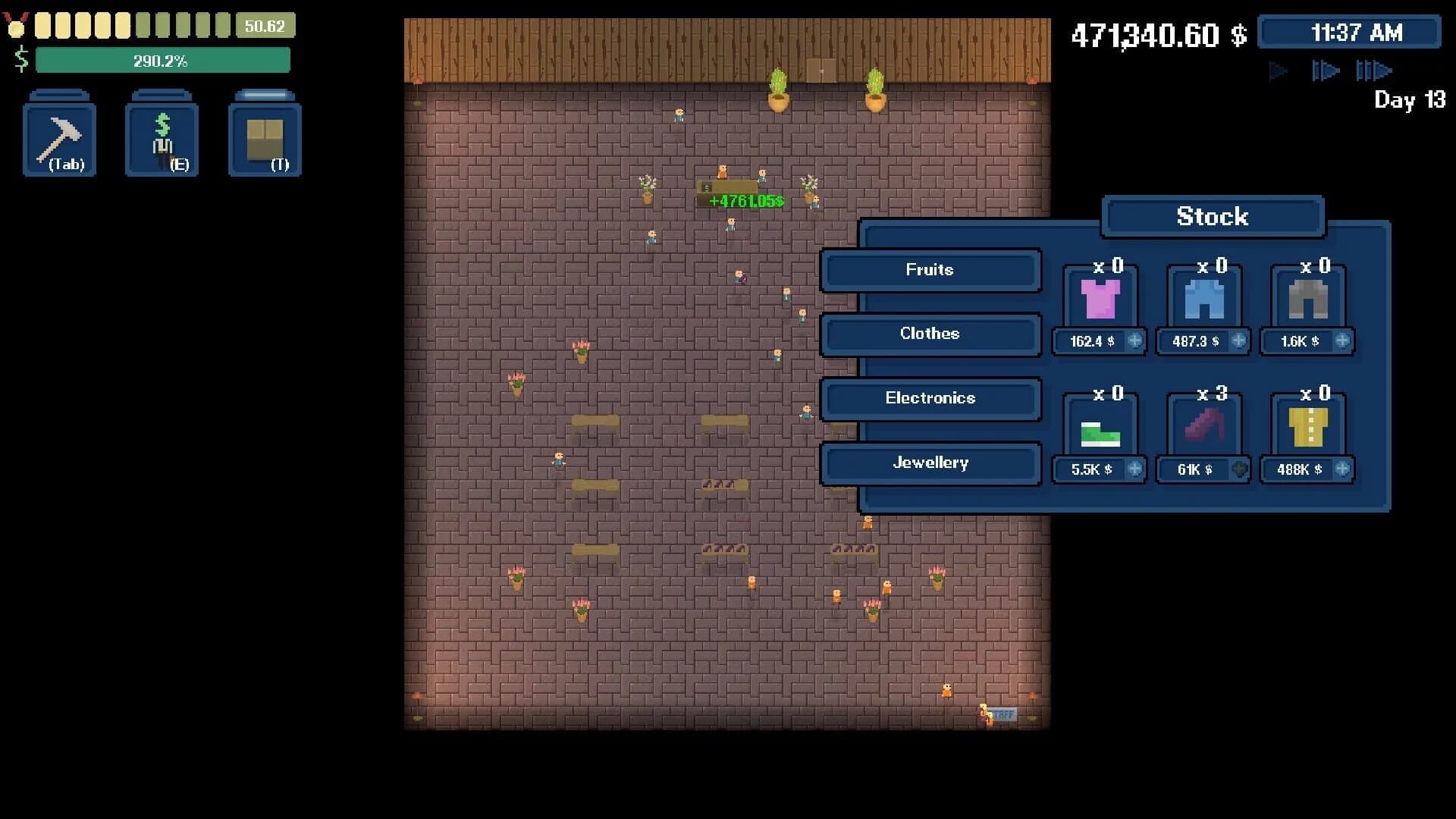
Task: Buy more jeans with the 487.3$ plus button
Action: [1239, 341]
